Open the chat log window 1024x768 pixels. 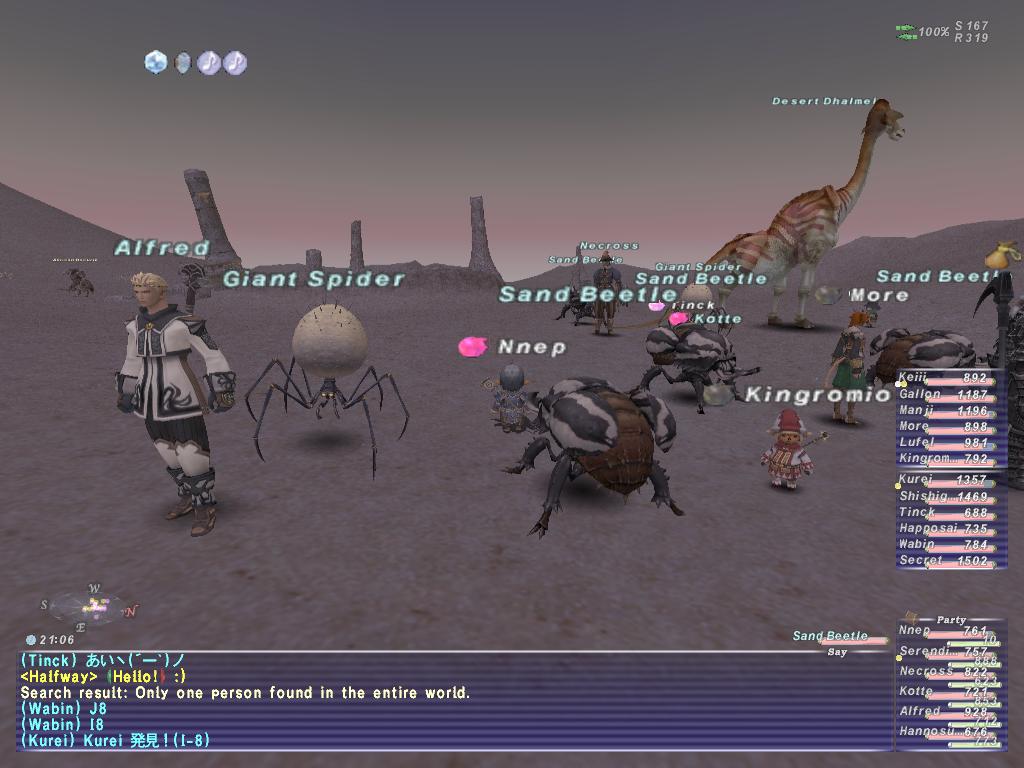450,700
